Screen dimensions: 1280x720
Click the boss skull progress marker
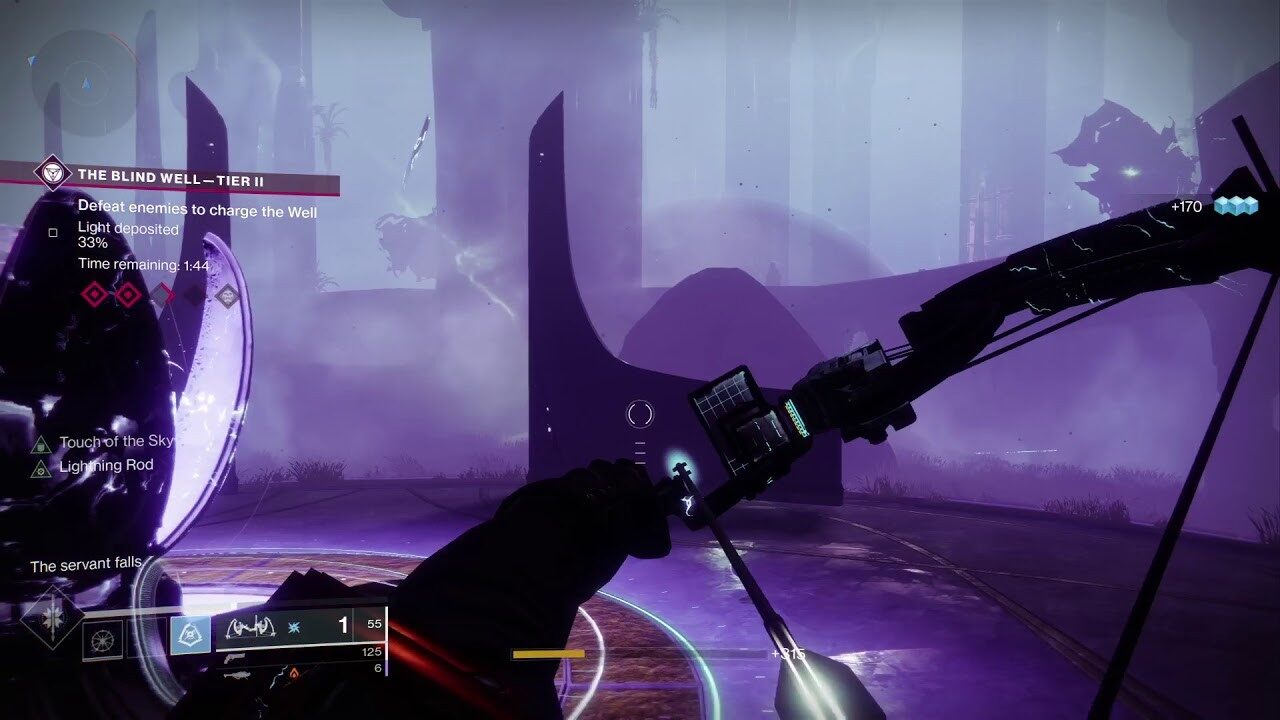(x=228, y=295)
